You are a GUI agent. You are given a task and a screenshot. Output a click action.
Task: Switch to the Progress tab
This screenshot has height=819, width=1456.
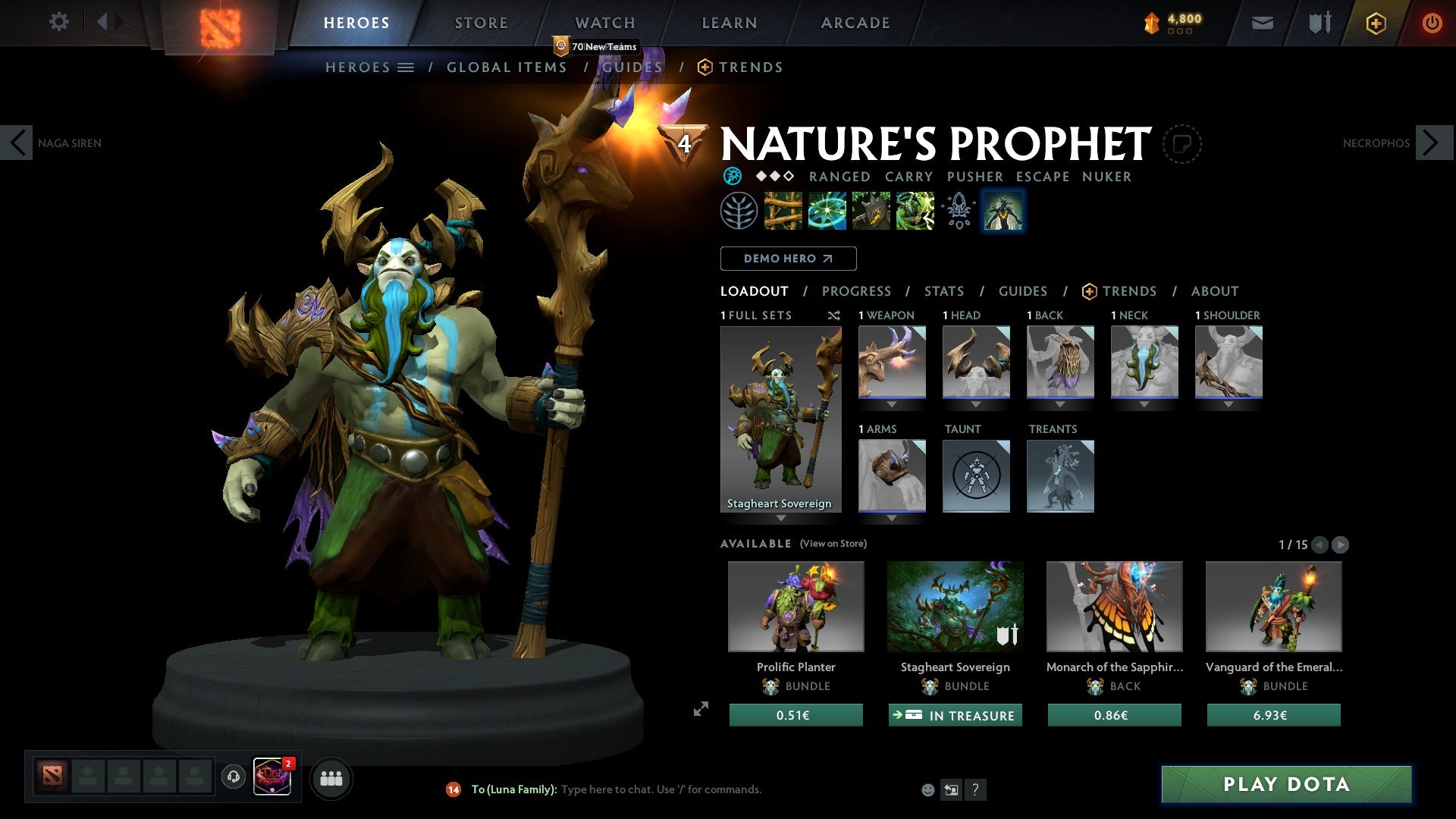pyautogui.click(x=857, y=291)
